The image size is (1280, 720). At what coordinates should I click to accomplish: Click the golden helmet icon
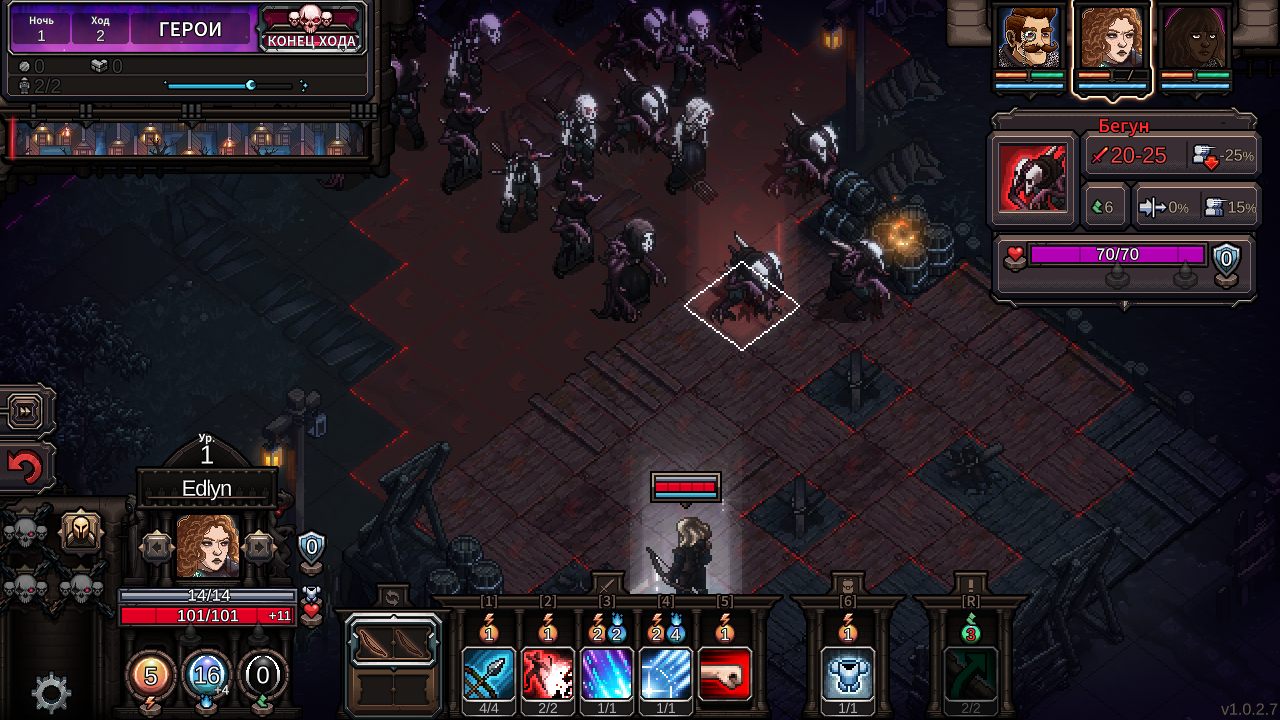[x=81, y=532]
